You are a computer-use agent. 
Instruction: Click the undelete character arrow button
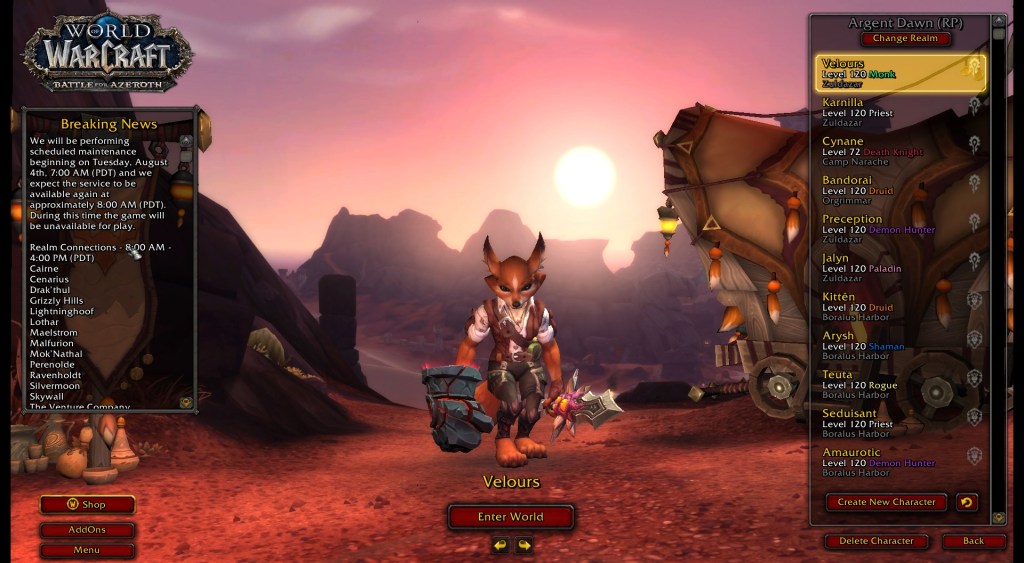(x=966, y=502)
